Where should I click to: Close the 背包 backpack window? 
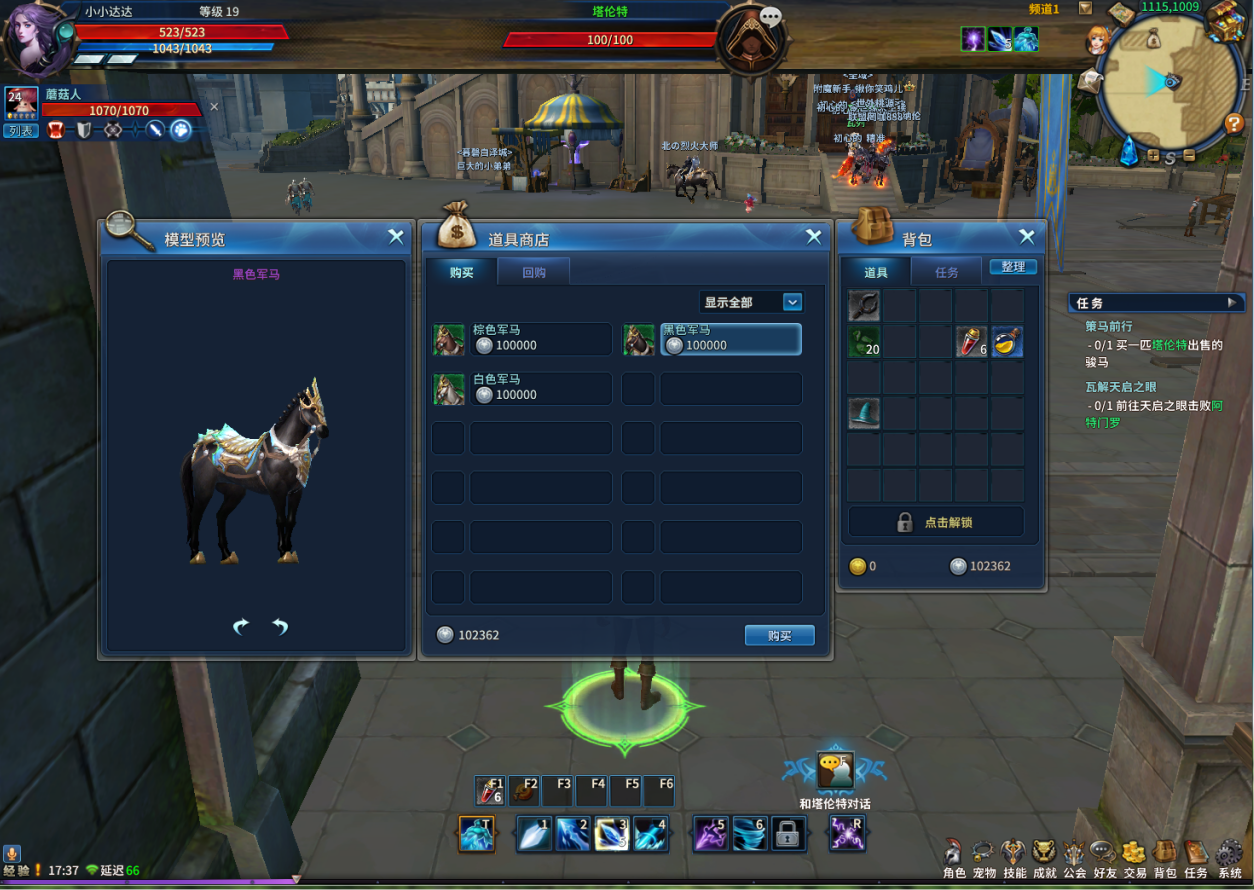pos(1026,237)
